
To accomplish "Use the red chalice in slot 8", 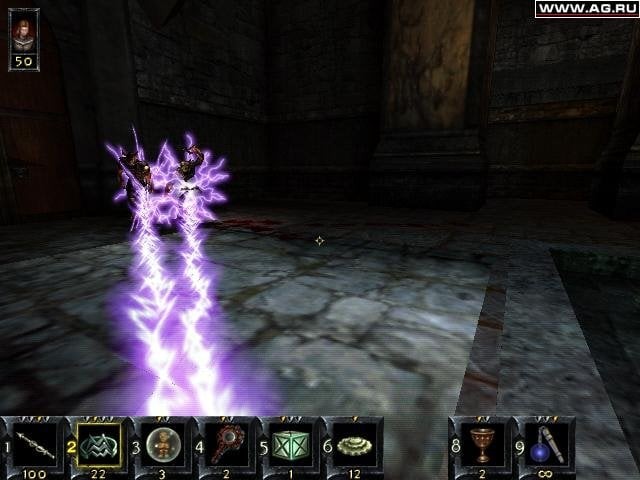I will 483,442.
